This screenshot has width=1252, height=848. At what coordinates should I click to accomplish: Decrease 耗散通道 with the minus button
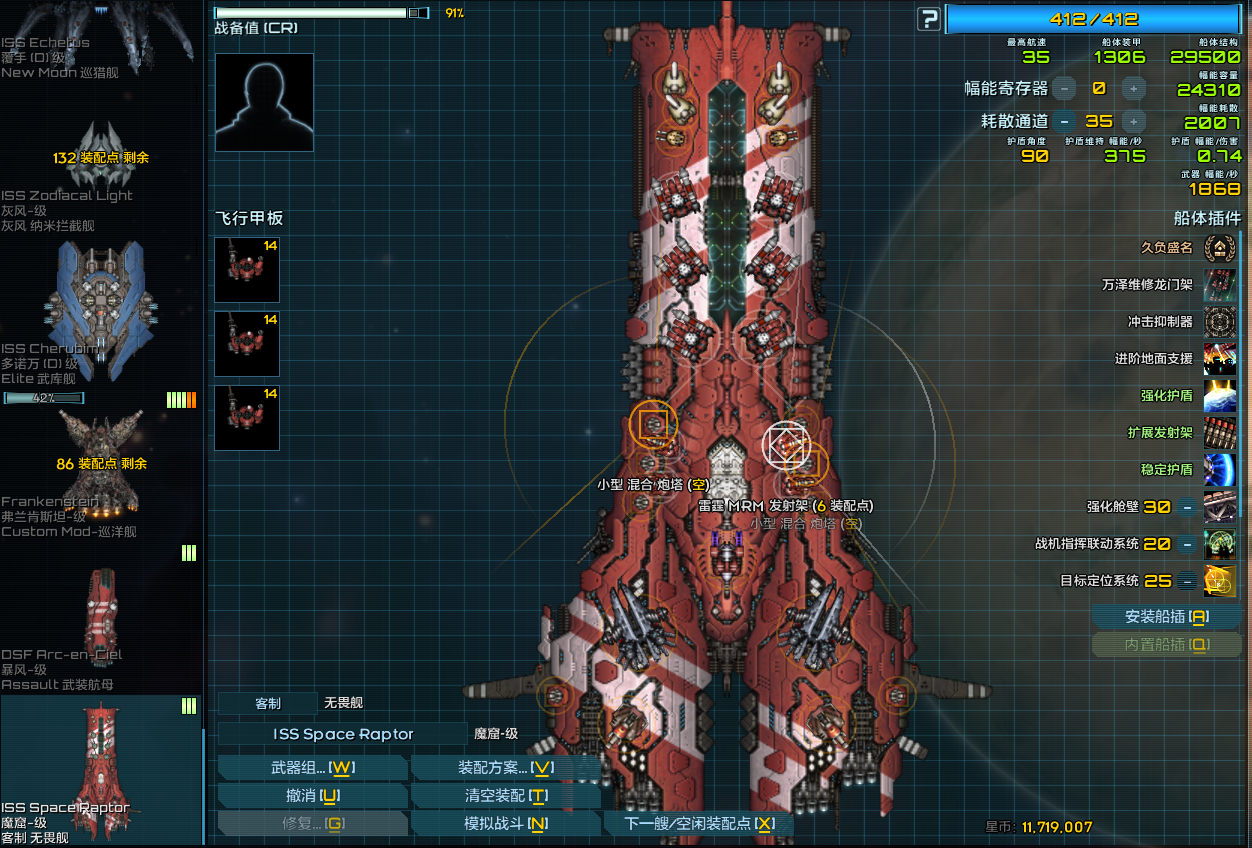click(x=1064, y=121)
